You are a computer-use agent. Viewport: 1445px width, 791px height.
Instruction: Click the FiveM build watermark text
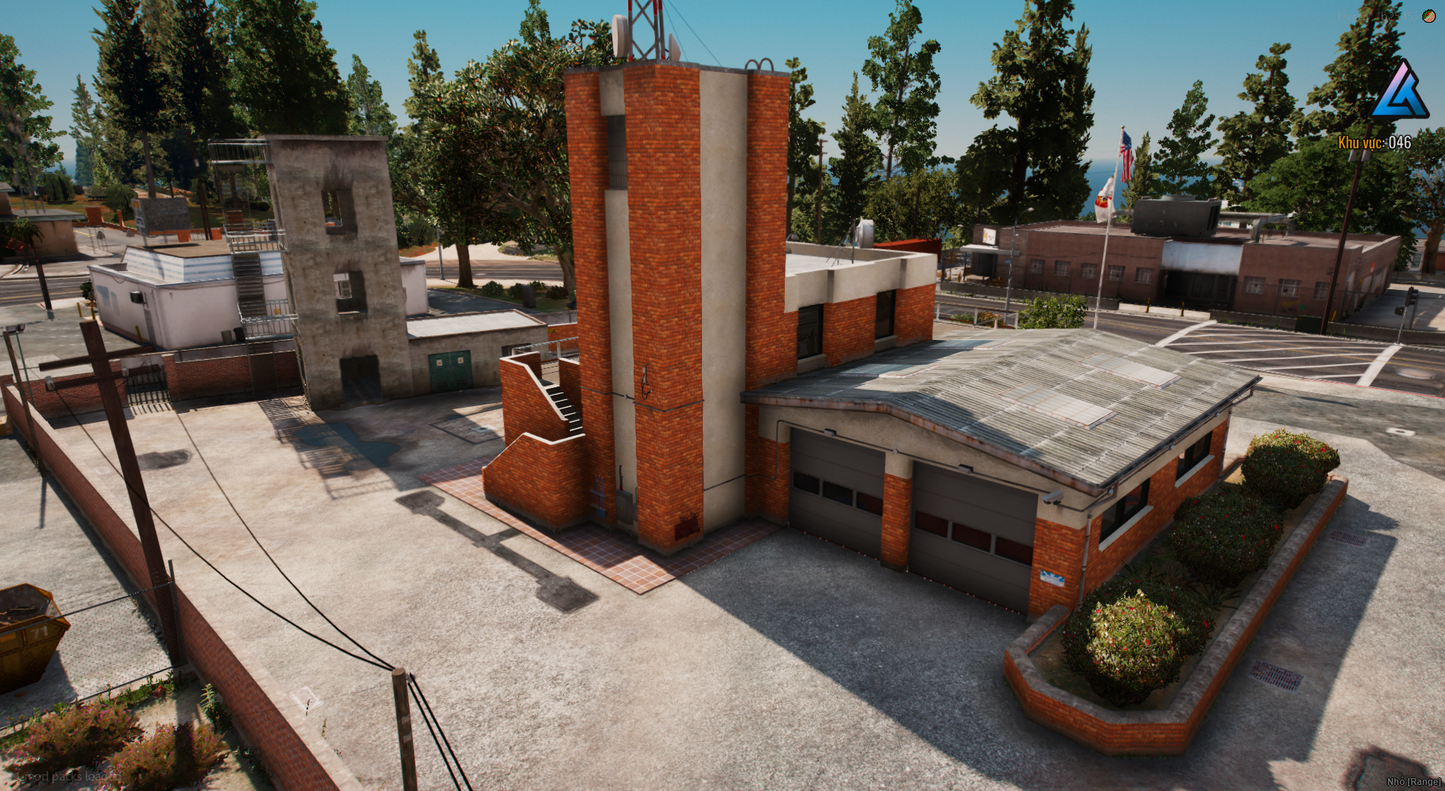[x=1380, y=16]
